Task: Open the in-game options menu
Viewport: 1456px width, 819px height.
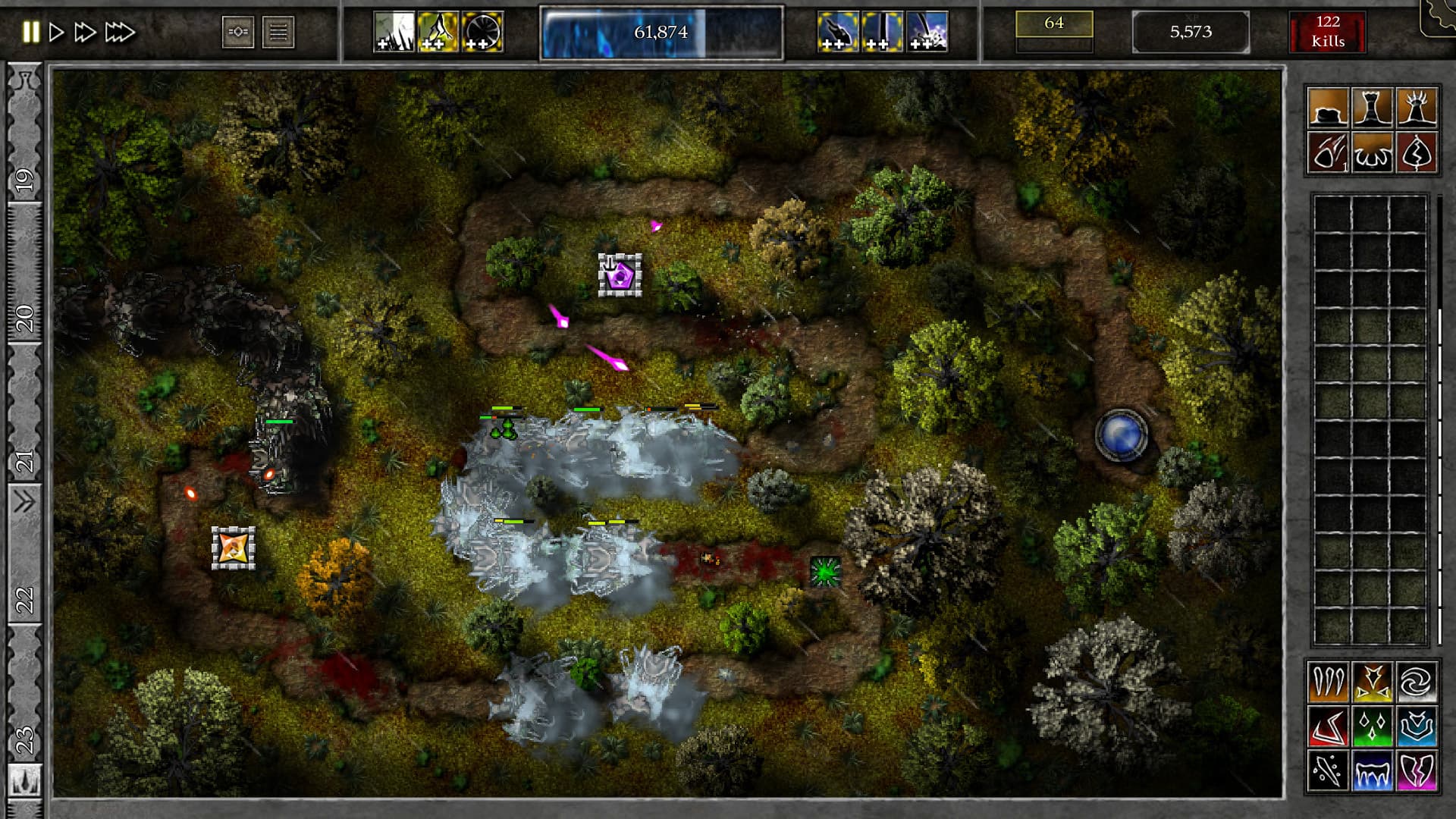Action: pyautogui.click(x=280, y=33)
